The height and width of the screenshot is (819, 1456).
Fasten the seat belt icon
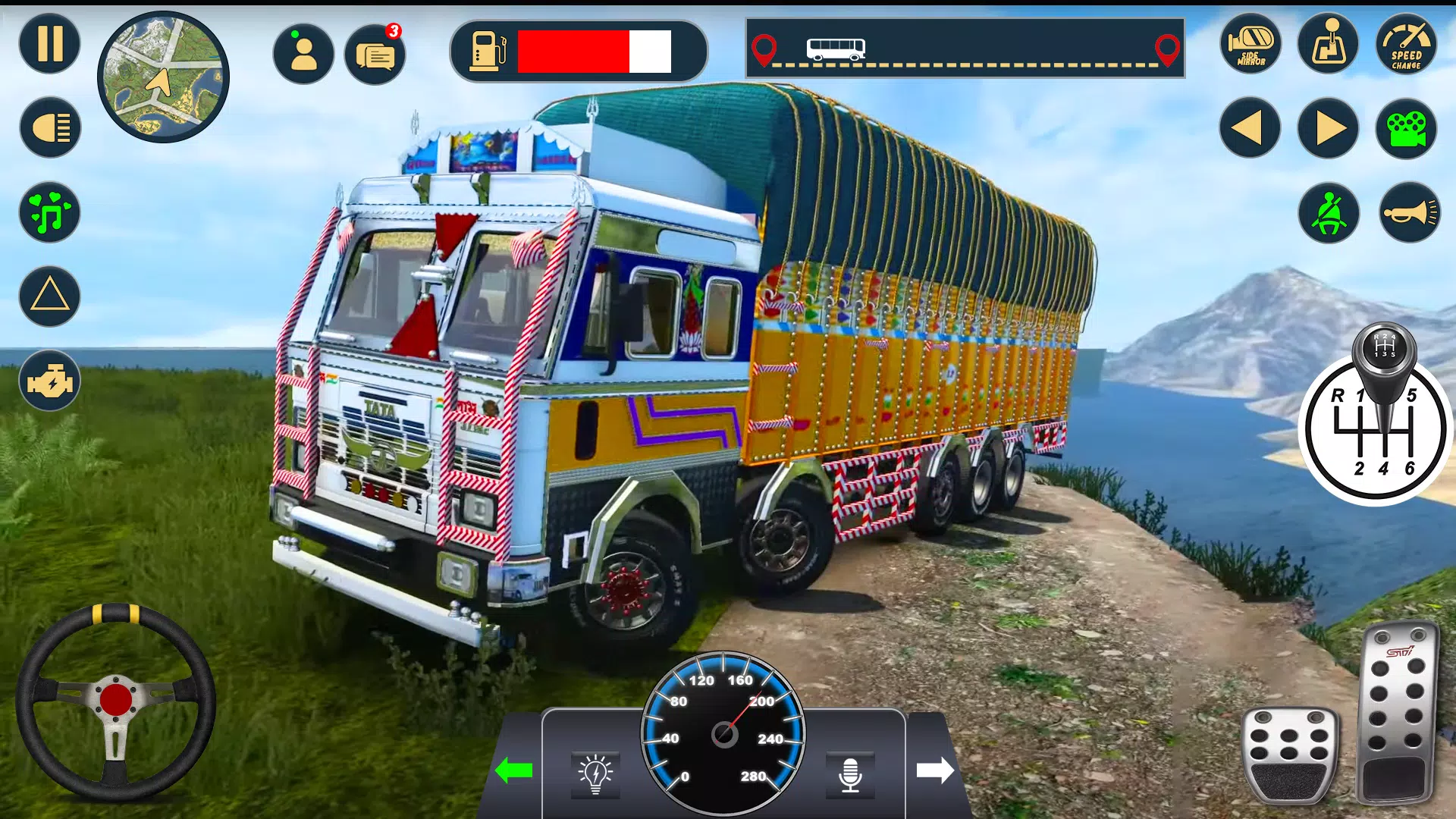click(x=1329, y=213)
